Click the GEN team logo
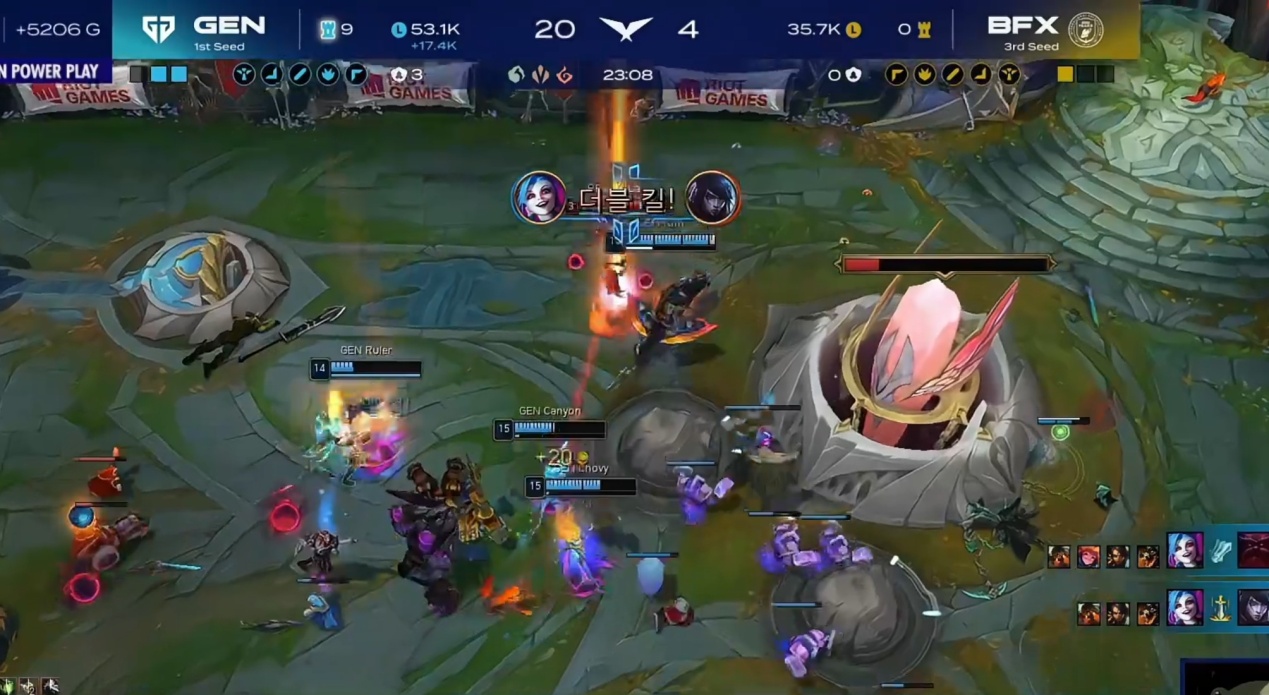Image resolution: width=1269 pixels, height=695 pixels. click(x=158, y=29)
